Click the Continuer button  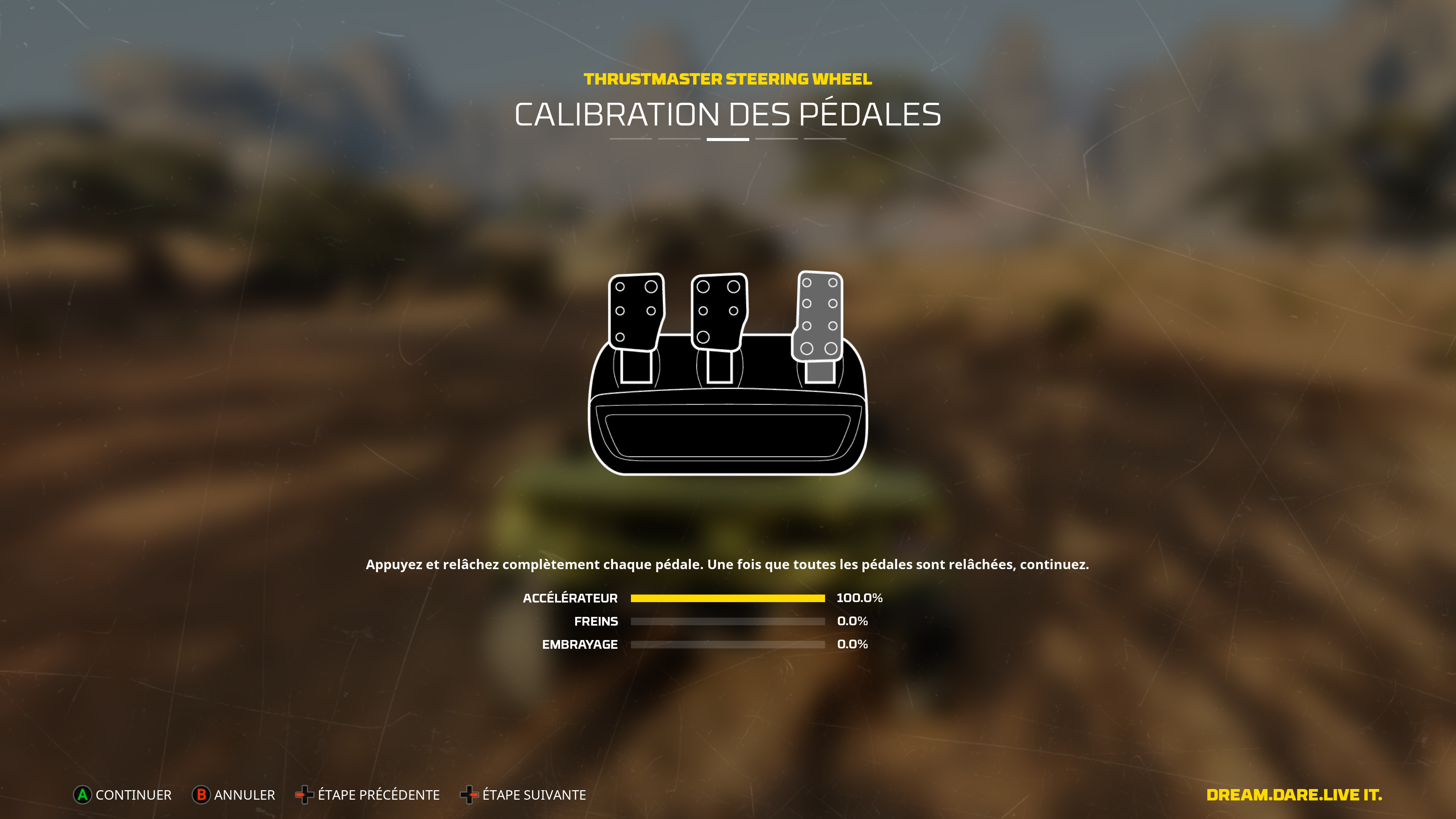coord(122,795)
